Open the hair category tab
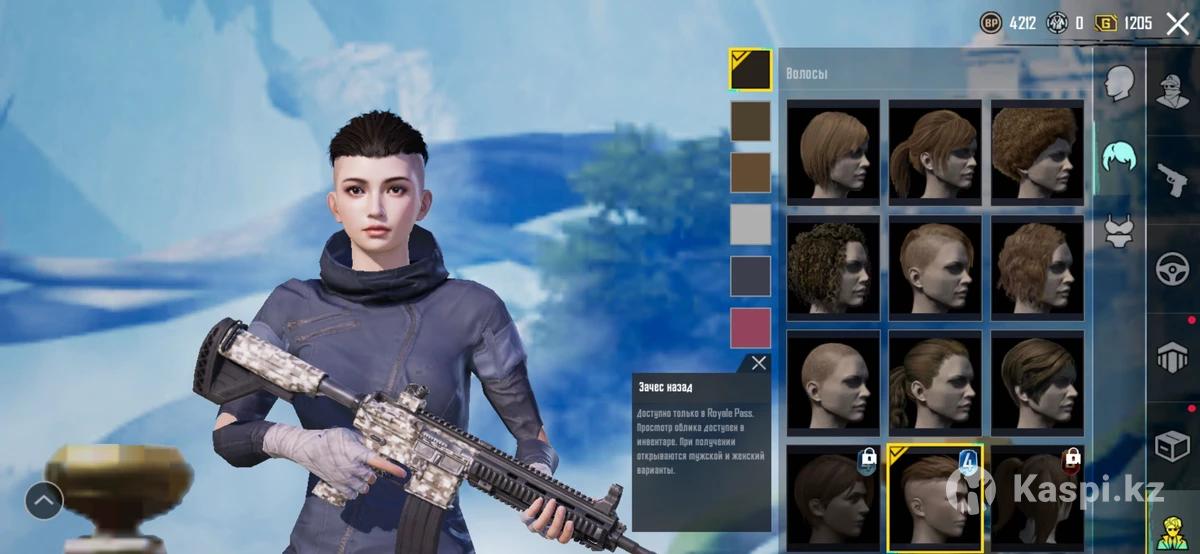Viewport: 1200px width, 554px height. tap(1118, 156)
